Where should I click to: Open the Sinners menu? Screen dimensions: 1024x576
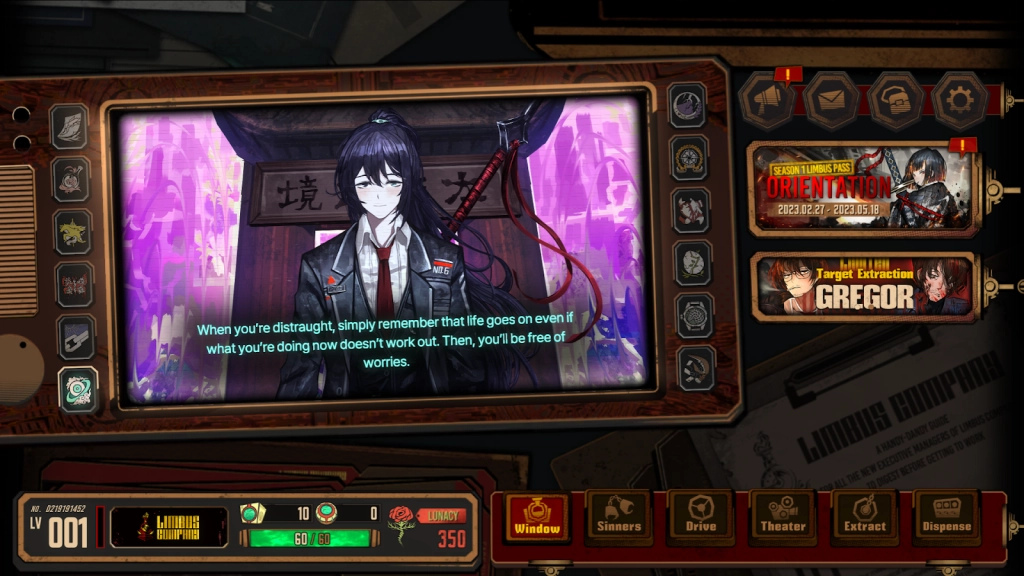pos(619,516)
